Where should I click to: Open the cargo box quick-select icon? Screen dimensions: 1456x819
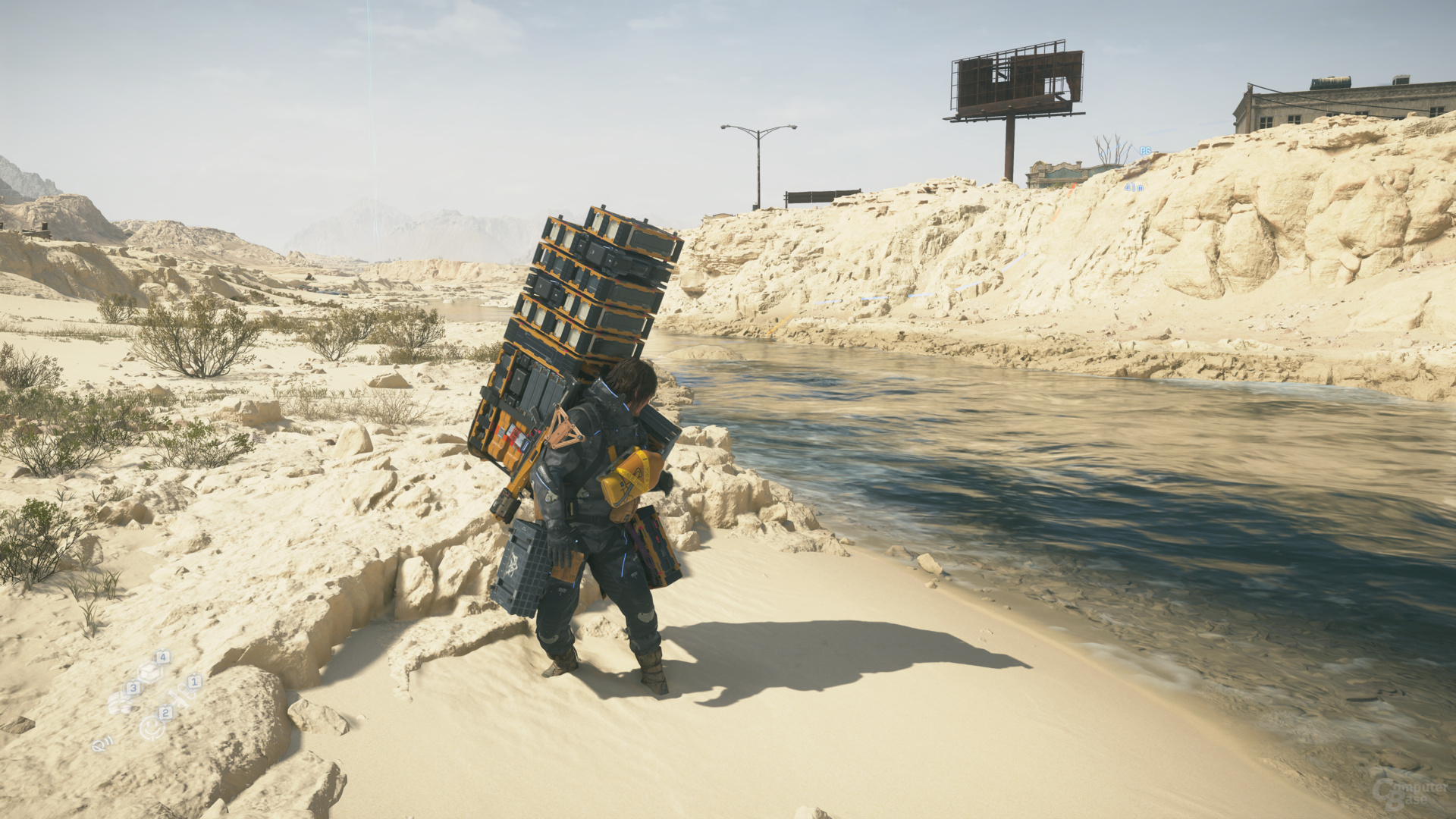click(x=150, y=671)
